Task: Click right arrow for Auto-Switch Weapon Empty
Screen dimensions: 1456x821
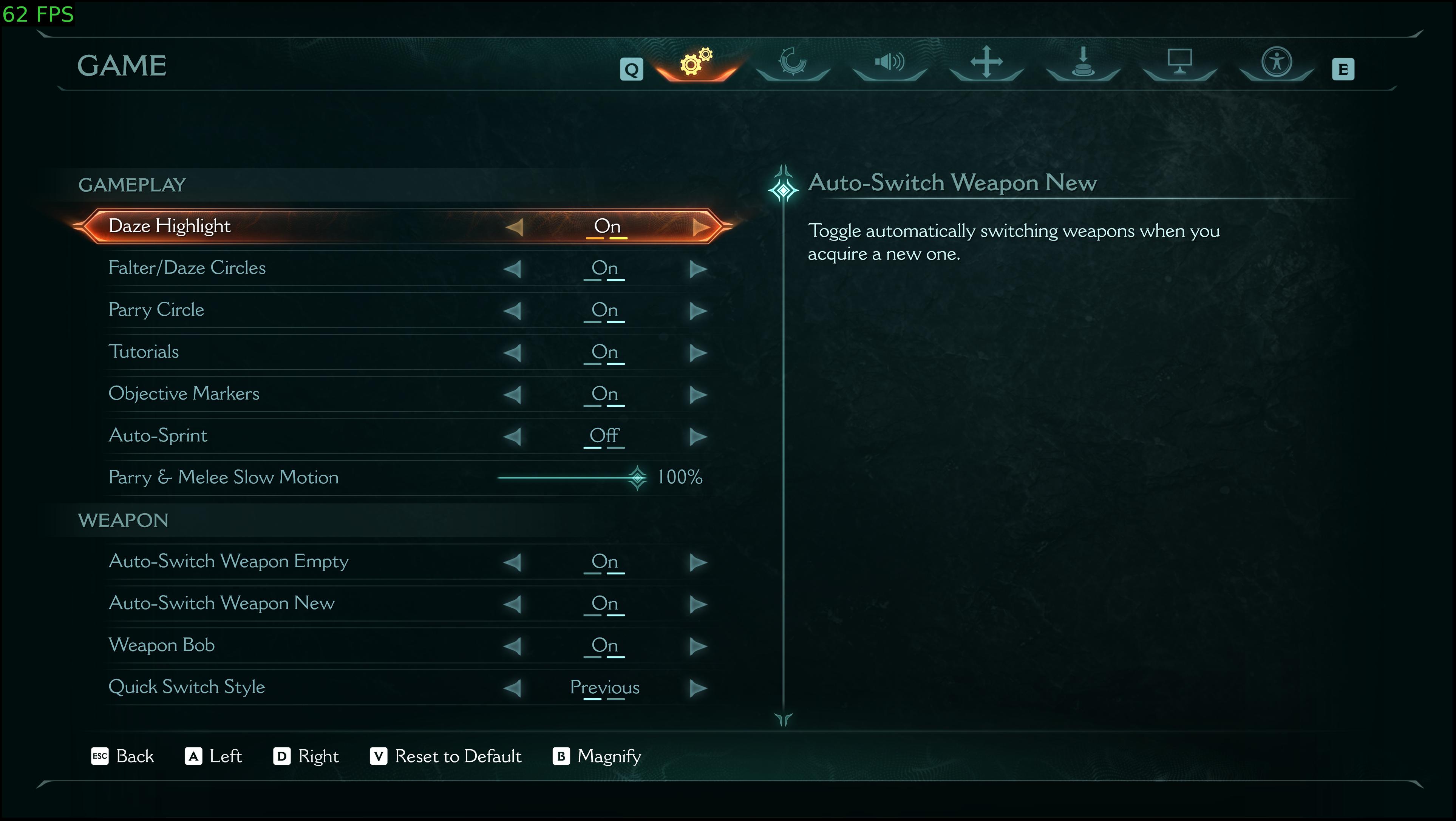Action: tap(699, 562)
